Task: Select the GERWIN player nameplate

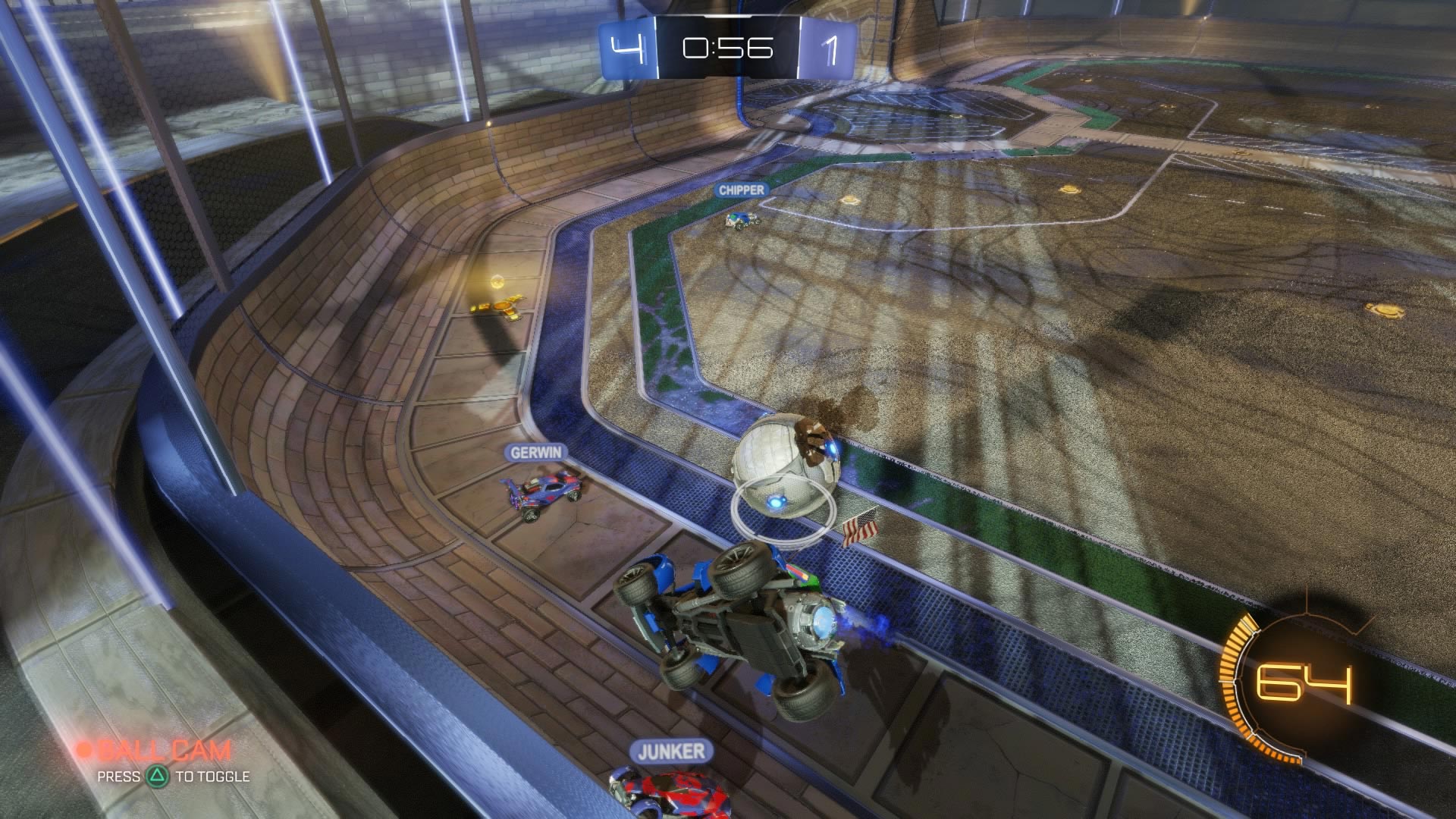Action: point(536,453)
